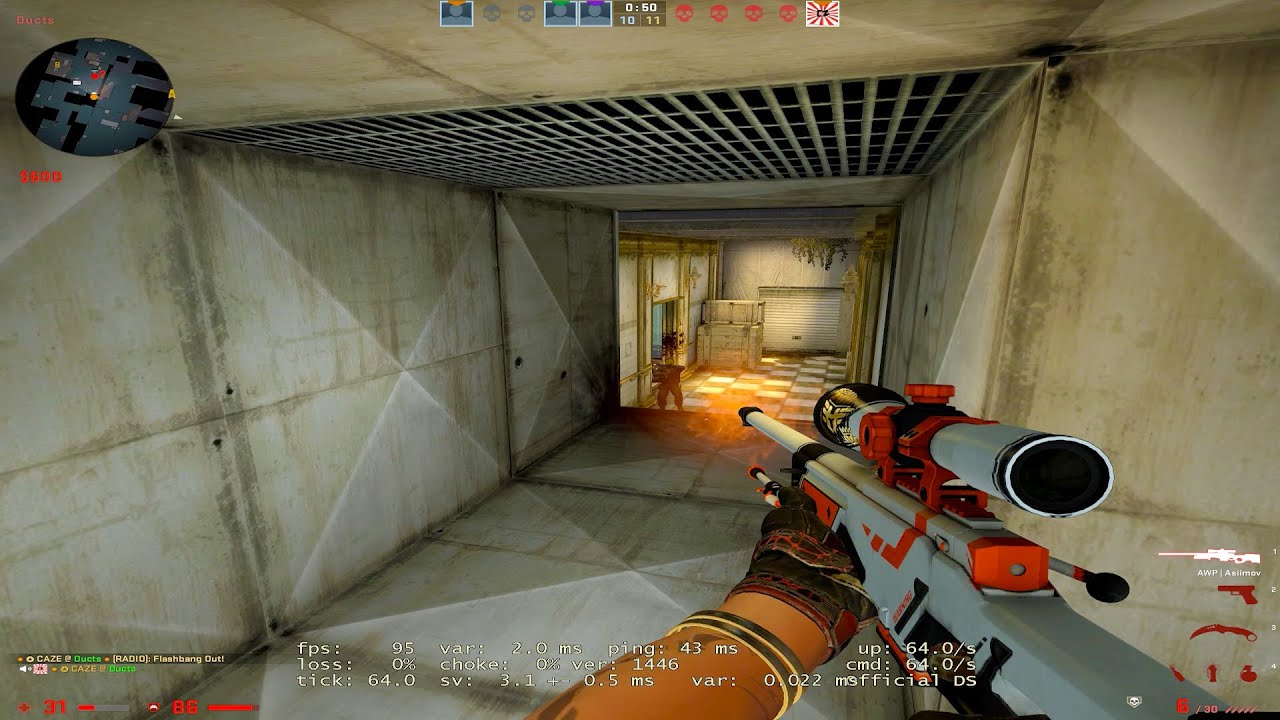Click the round timer showing 0:50
Viewport: 1280px width, 720px height.
point(640,8)
